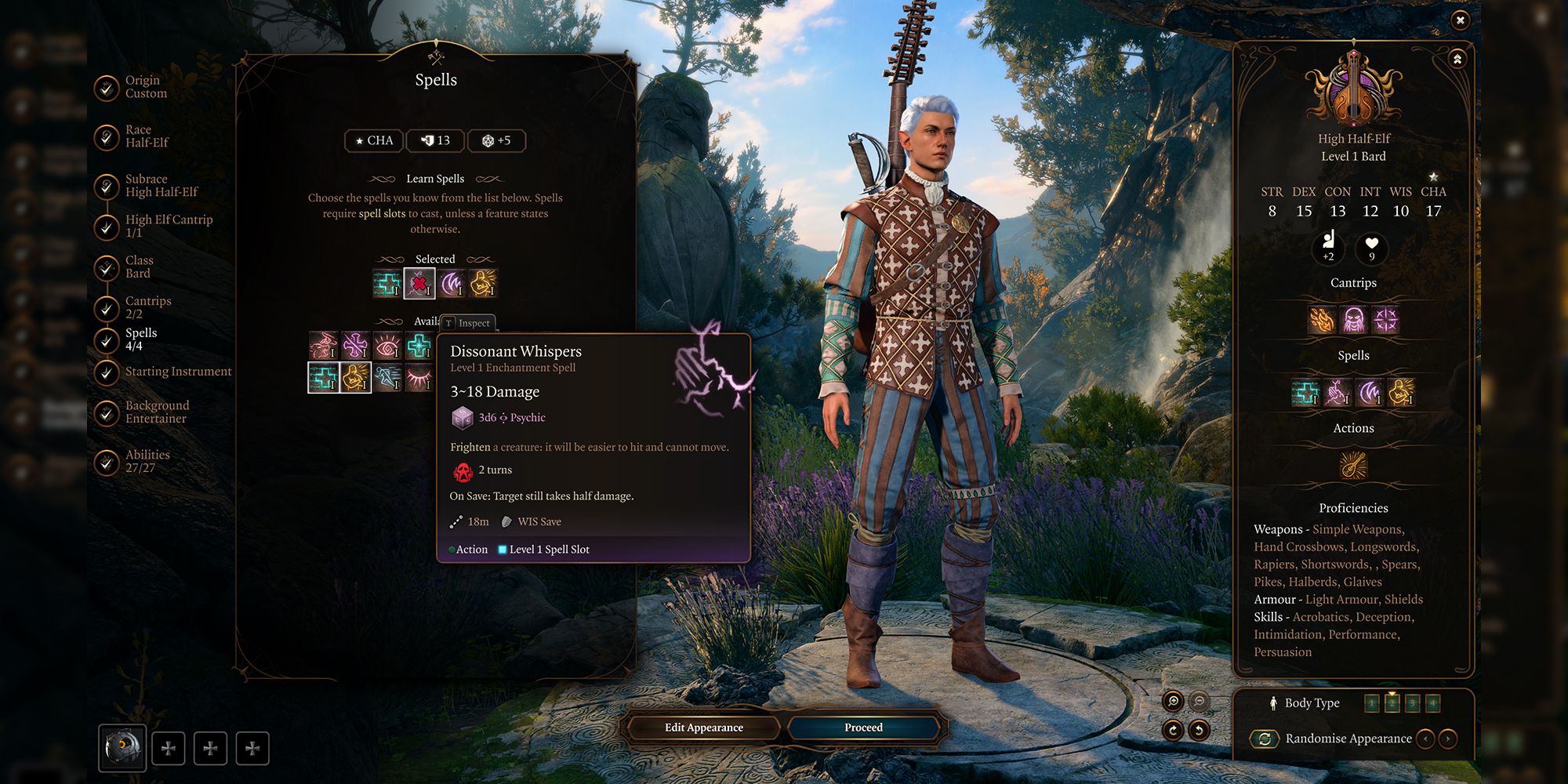Close the character creation screen
Viewport: 1568px width, 784px height.
(1460, 20)
